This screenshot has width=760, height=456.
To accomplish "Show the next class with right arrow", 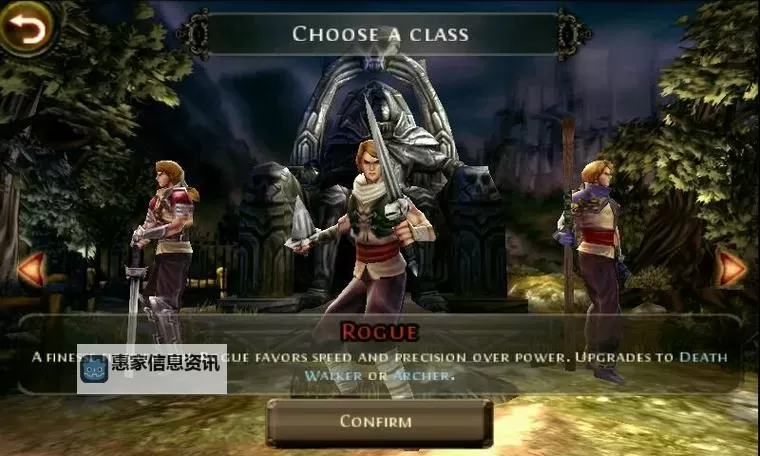I will pos(733,268).
